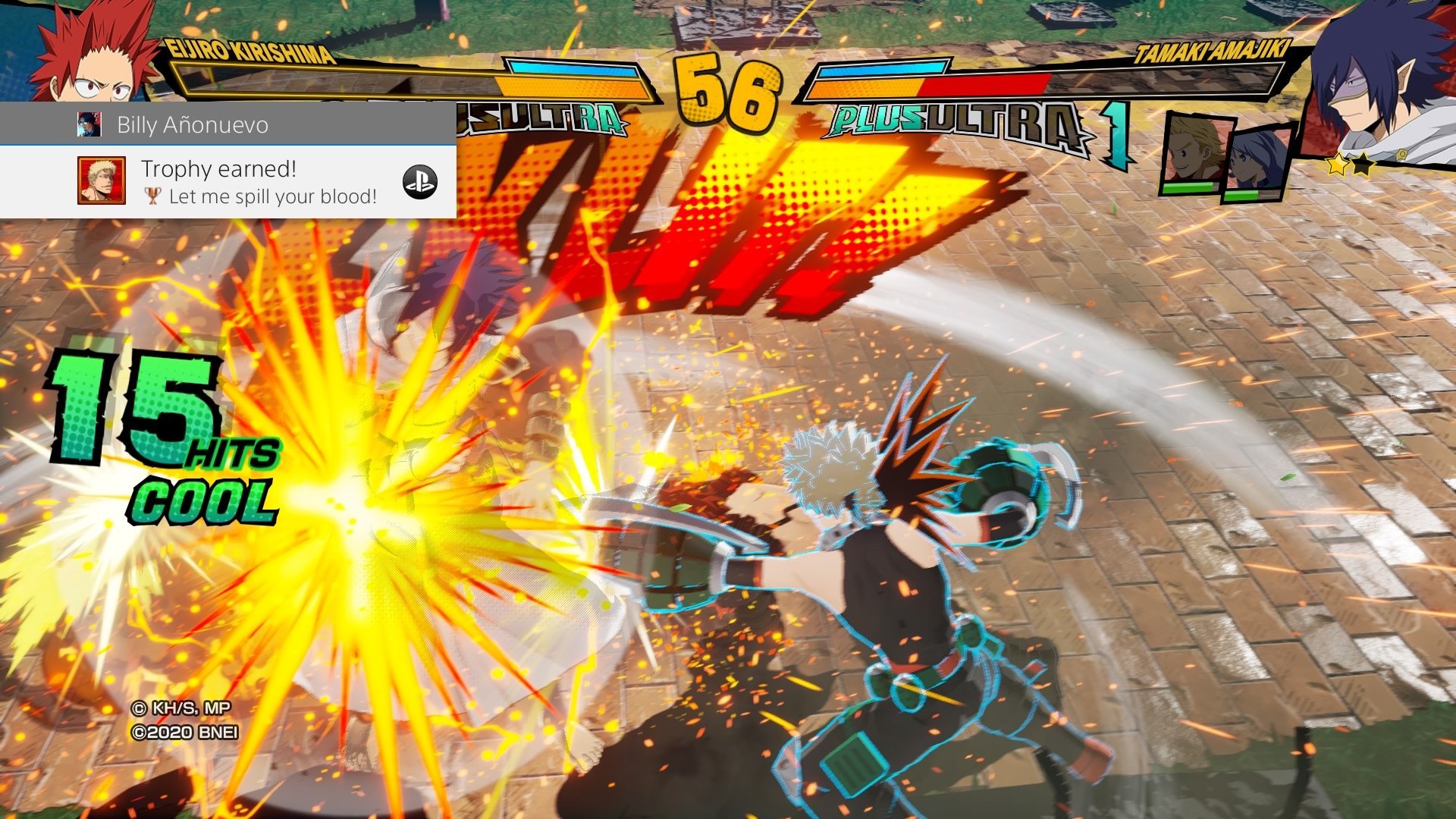Click the trophy's red portrait thumbnail

(101, 180)
